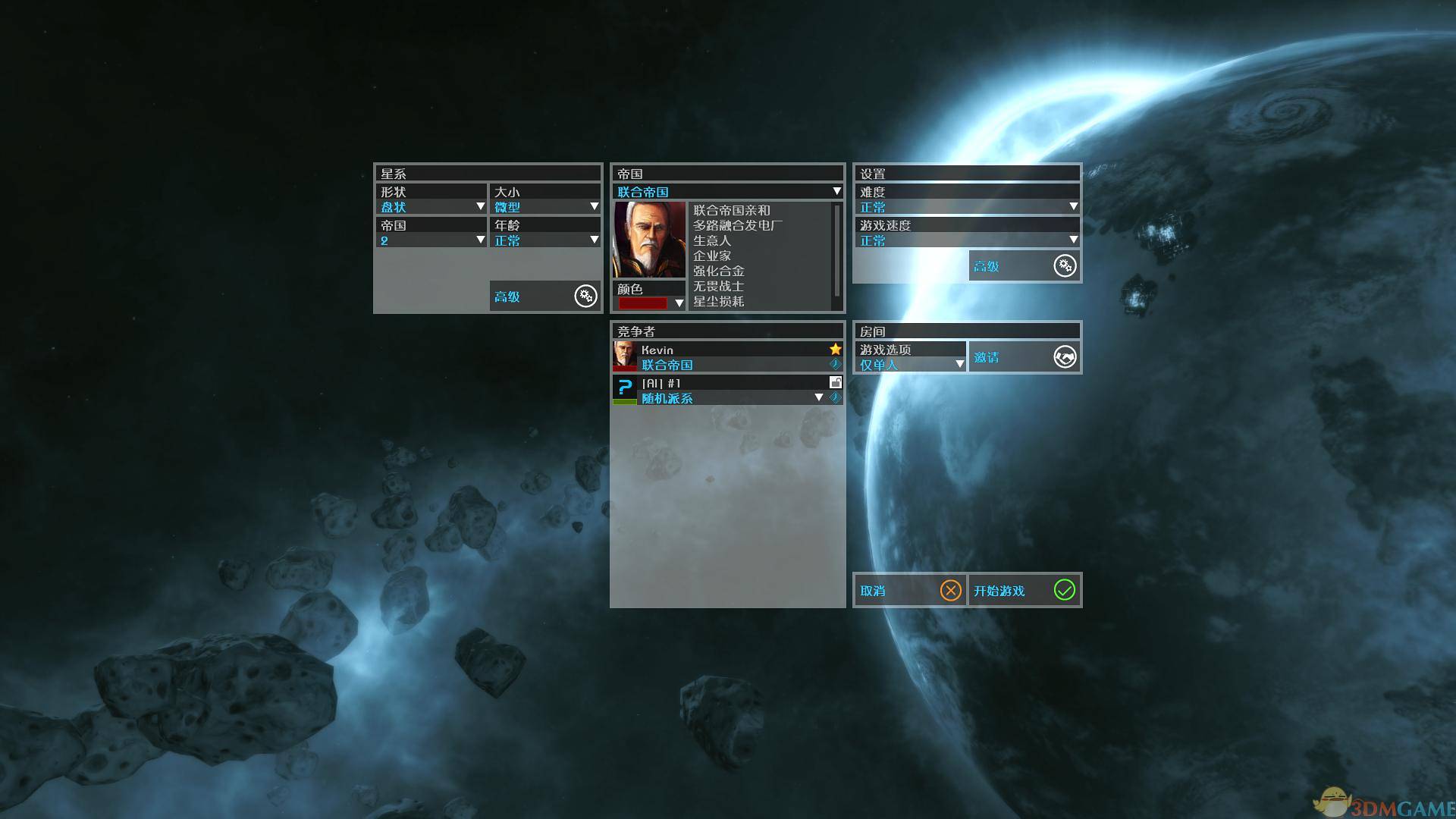This screenshot has height=819, width=1456.
Task: Pick a new empire color swatch
Action: click(x=649, y=303)
